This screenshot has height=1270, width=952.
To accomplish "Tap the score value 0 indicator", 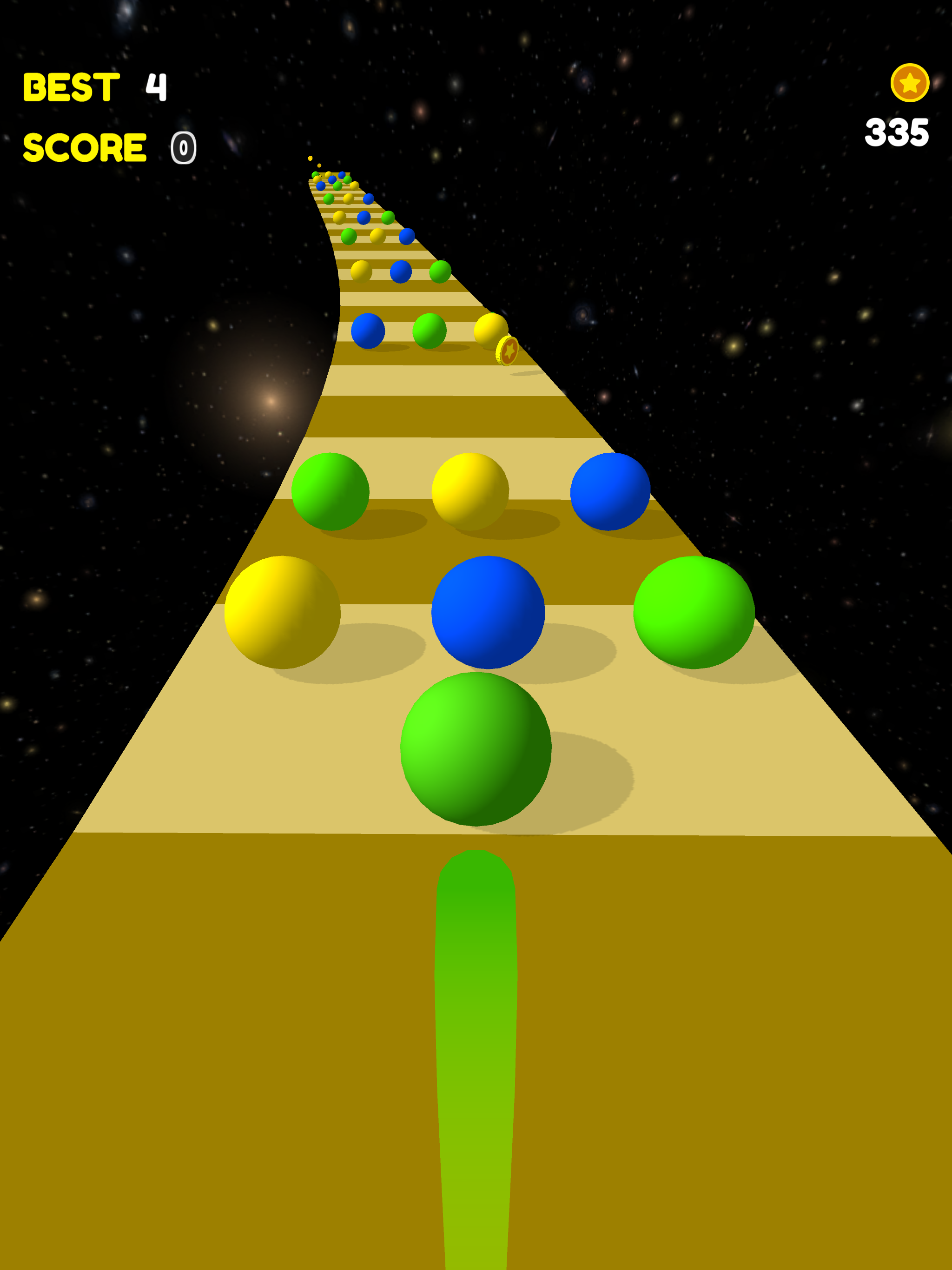I will [184, 148].
